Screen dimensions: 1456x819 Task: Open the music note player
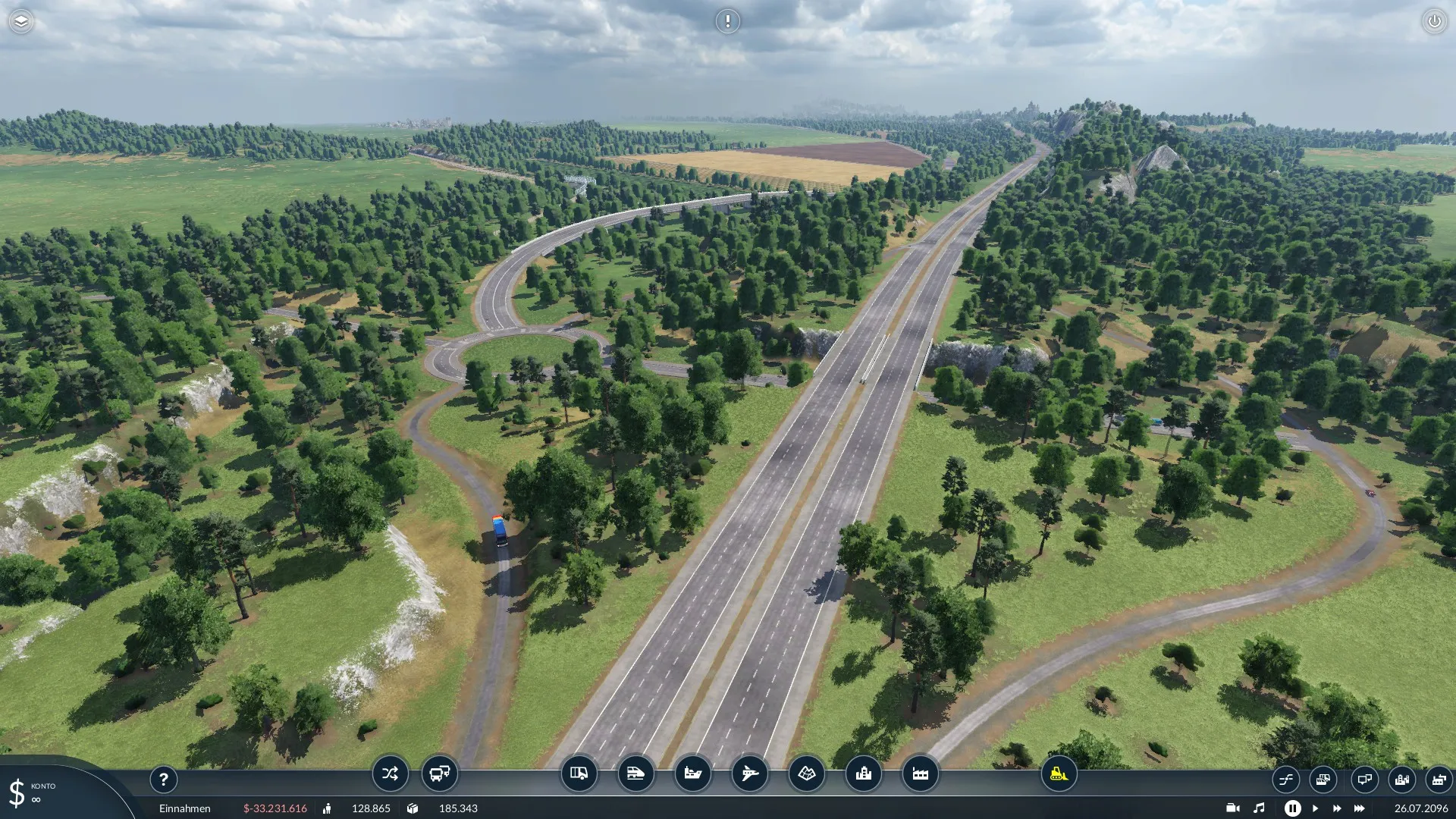click(x=1259, y=808)
